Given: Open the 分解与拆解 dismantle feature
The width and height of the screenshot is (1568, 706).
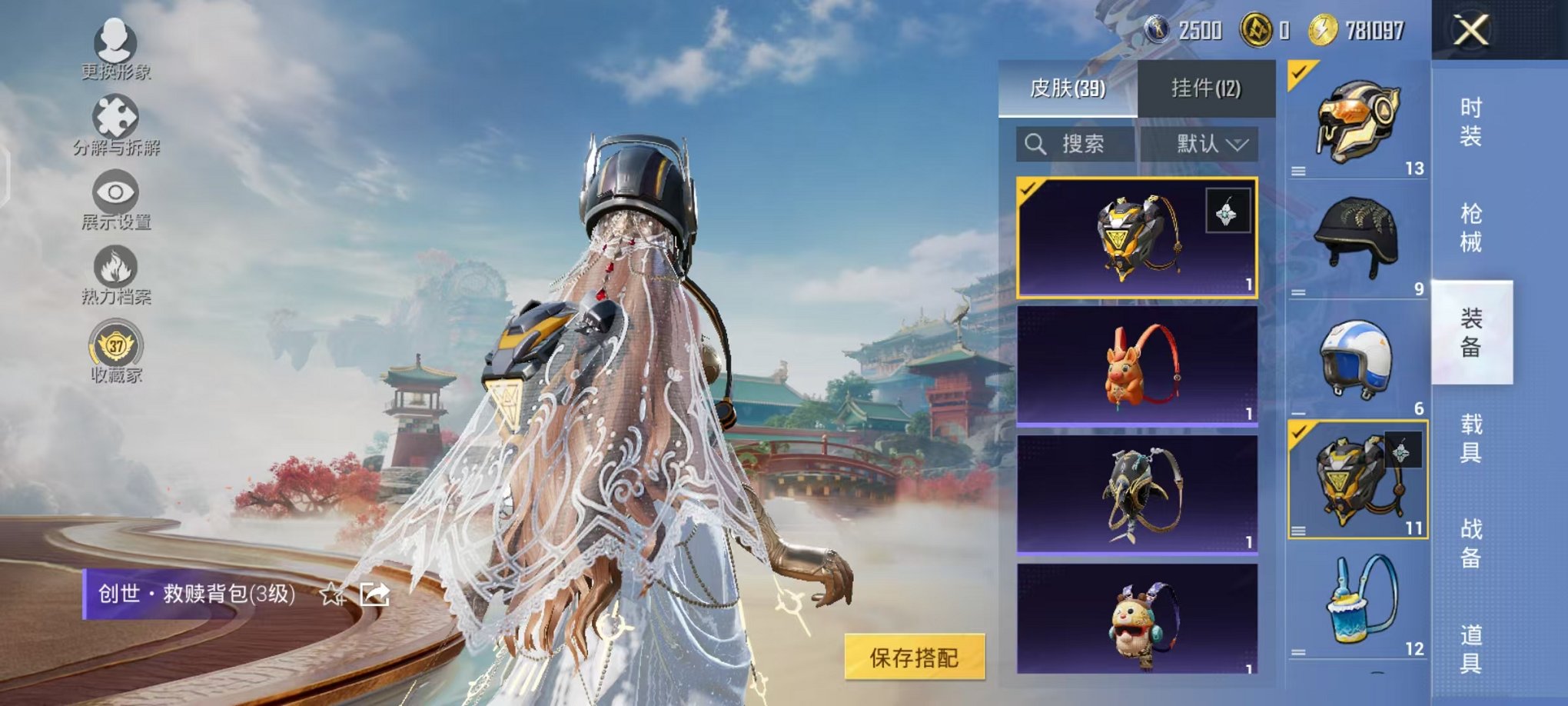Looking at the screenshot, I should click(x=114, y=122).
